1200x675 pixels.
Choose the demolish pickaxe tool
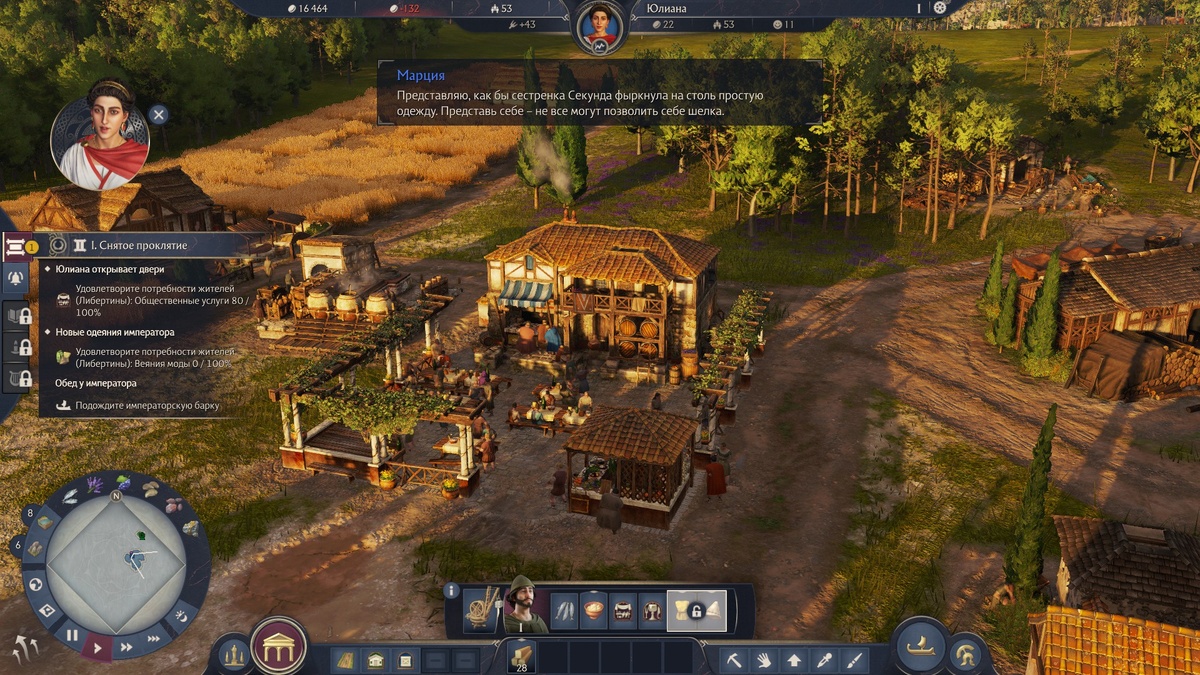click(735, 660)
